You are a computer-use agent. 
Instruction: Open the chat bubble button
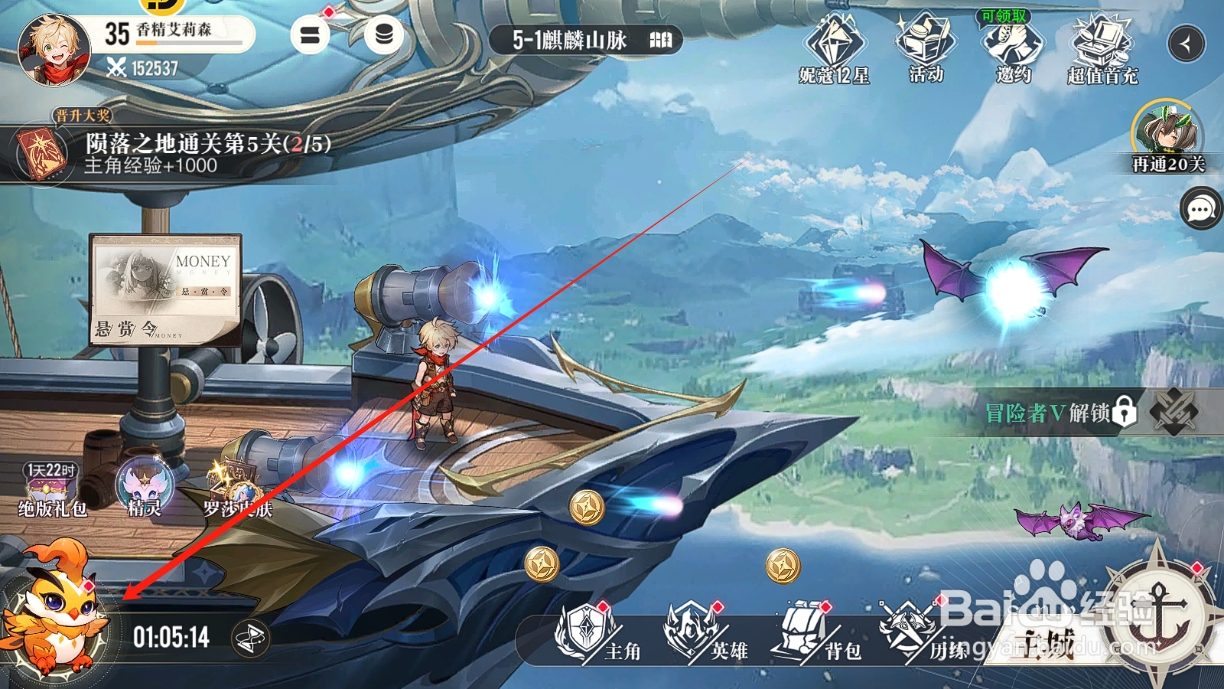[1201, 209]
